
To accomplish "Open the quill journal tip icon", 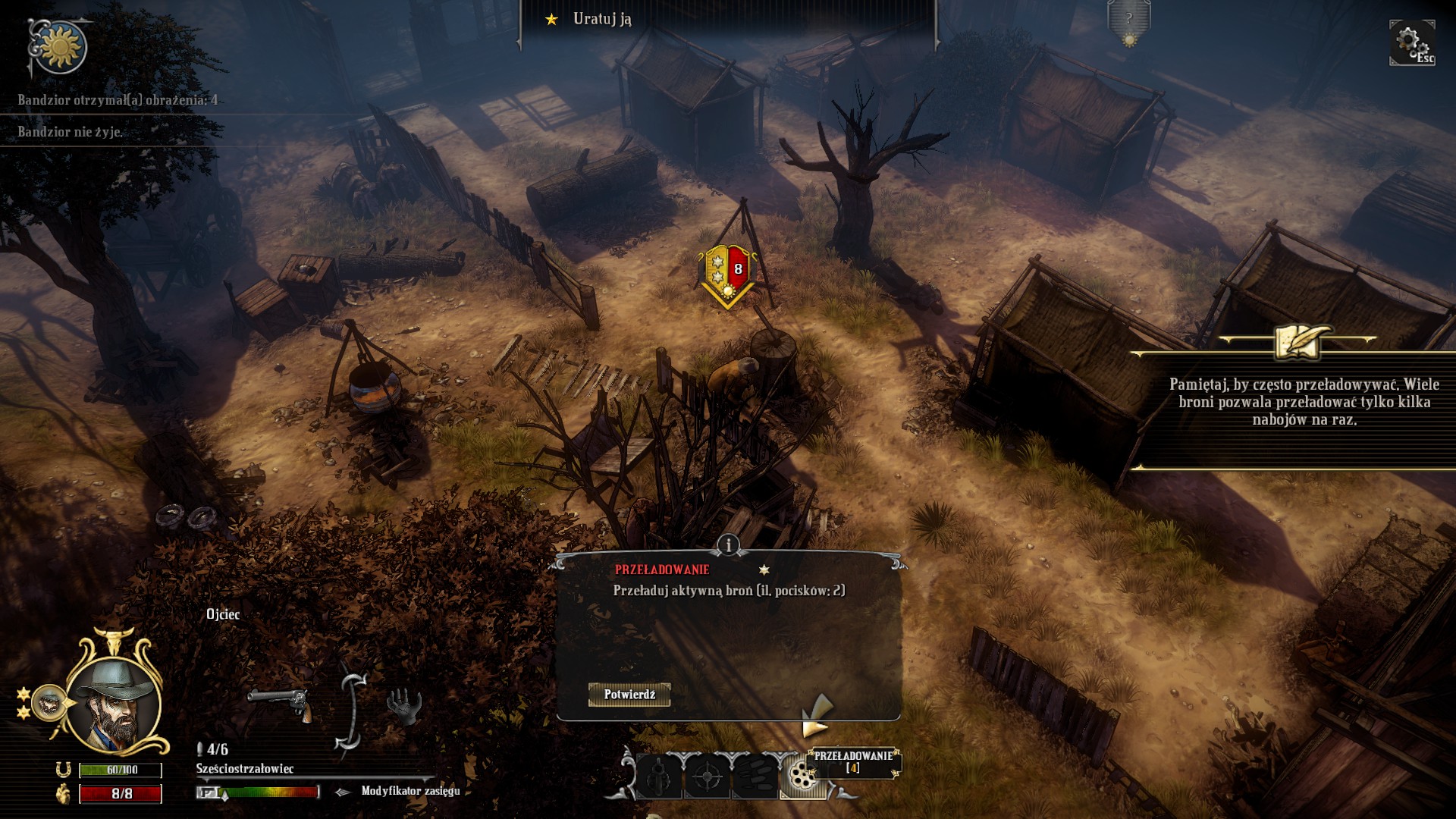I will tap(1298, 340).
